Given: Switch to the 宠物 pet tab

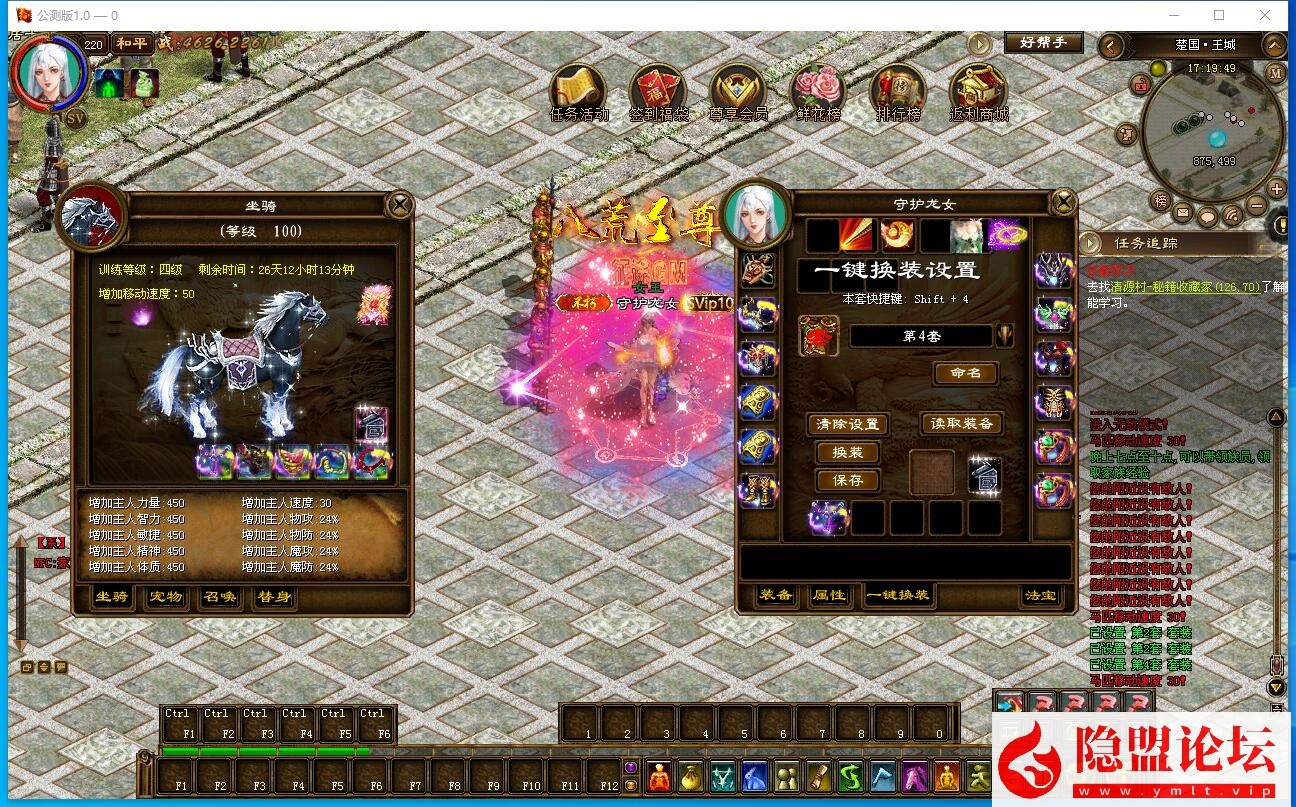Looking at the screenshot, I should (x=165, y=597).
